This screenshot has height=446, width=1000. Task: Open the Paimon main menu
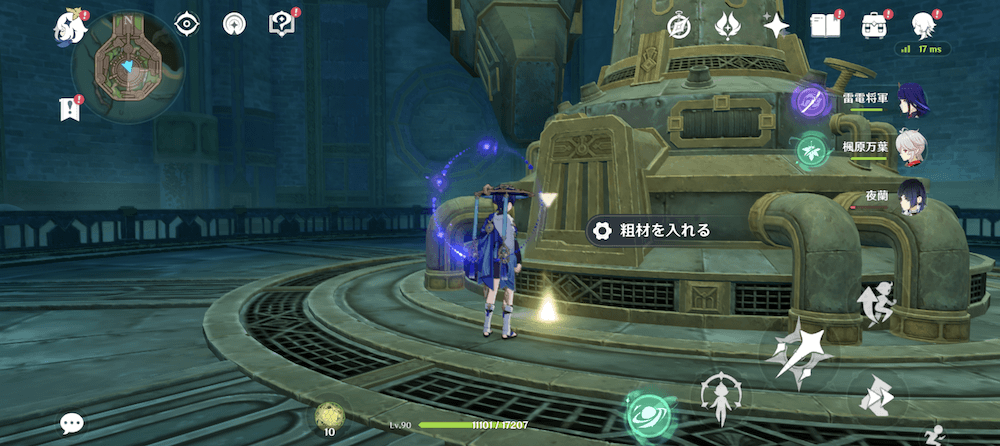point(69,25)
